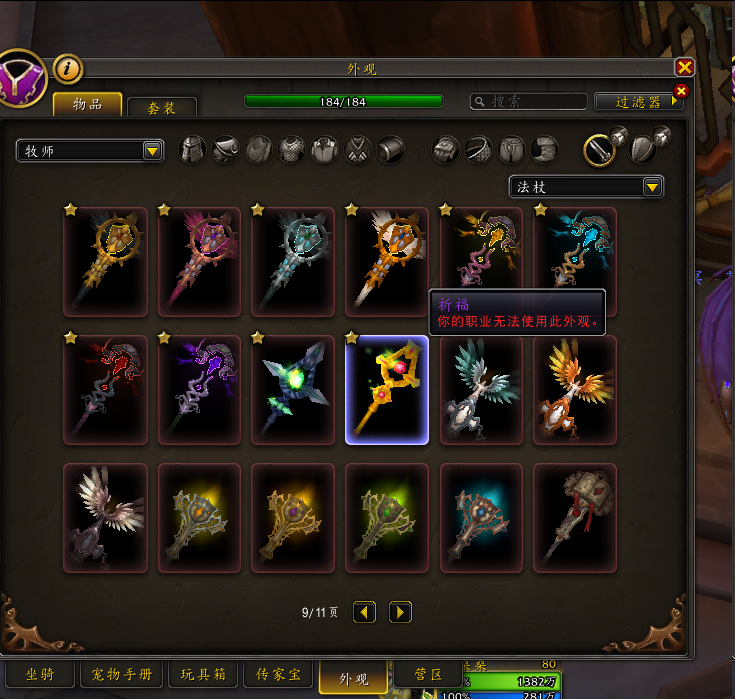Viewport: 735px width, 699px height.
Task: Select the highlighted golden staff with red gem
Action: point(387,390)
